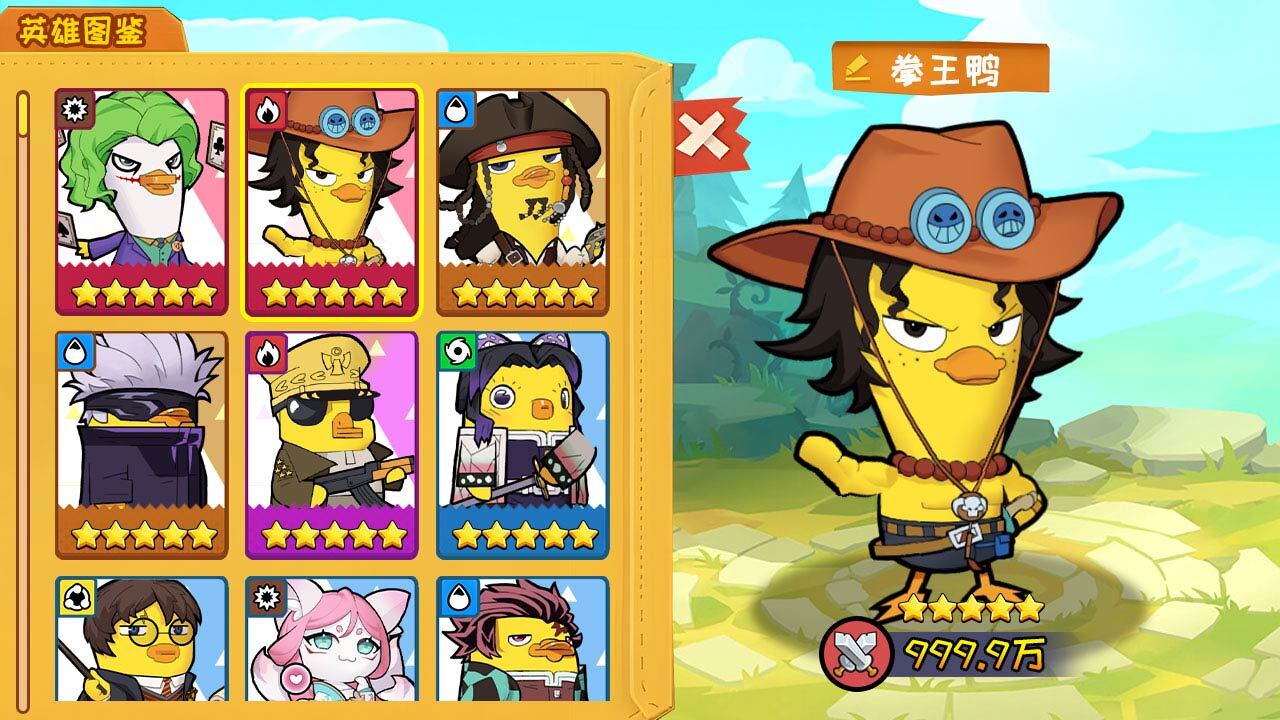
Task: Select the white-haired blindfolded duck card
Action: click(141, 444)
